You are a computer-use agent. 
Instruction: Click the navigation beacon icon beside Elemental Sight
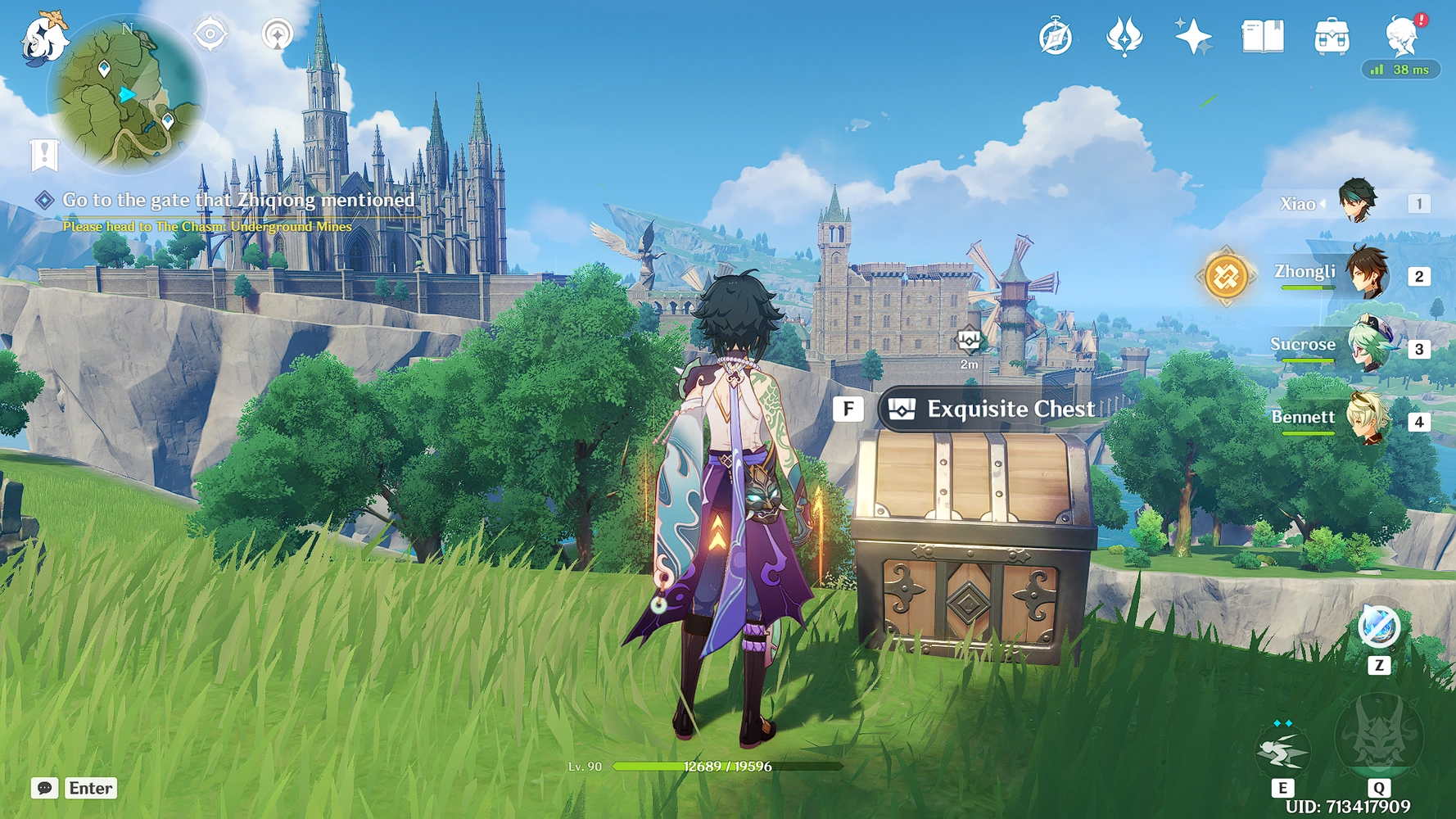pos(278,36)
